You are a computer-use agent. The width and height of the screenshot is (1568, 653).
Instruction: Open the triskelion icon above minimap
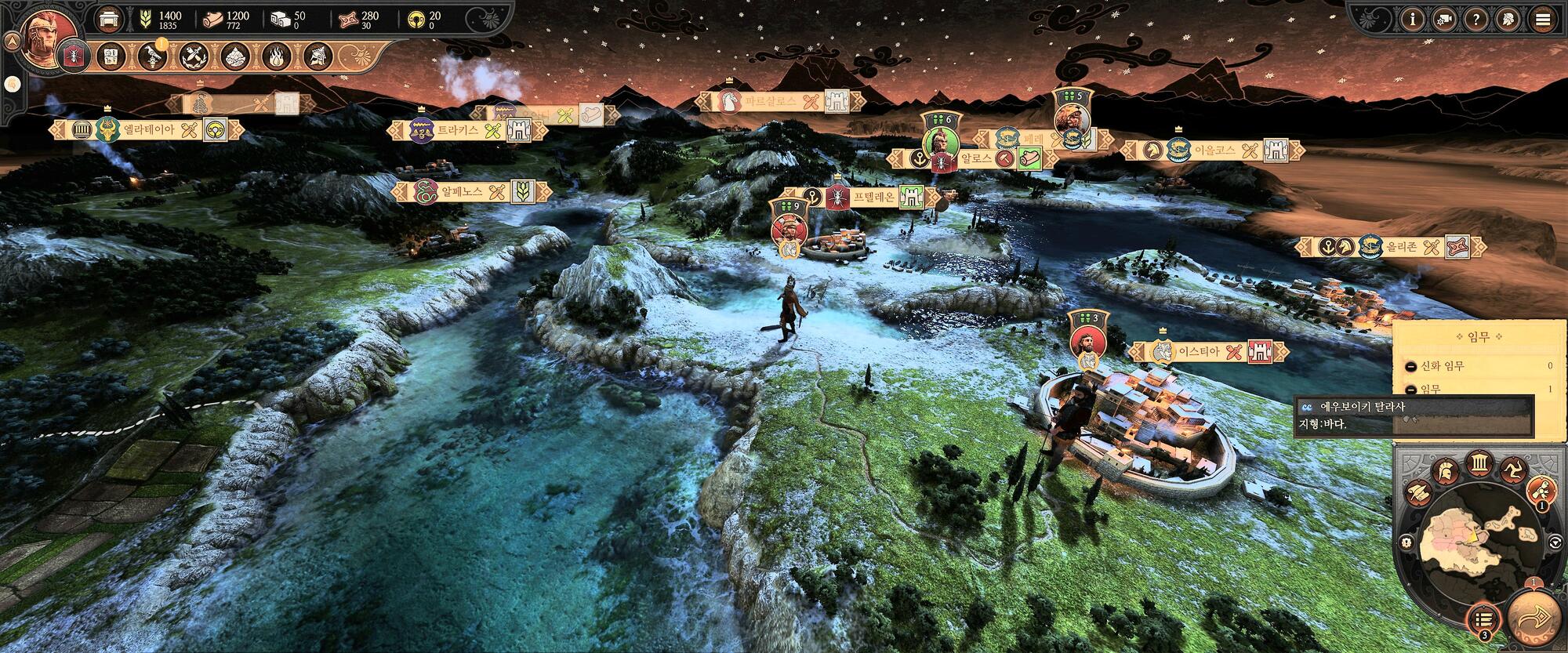tap(1512, 470)
